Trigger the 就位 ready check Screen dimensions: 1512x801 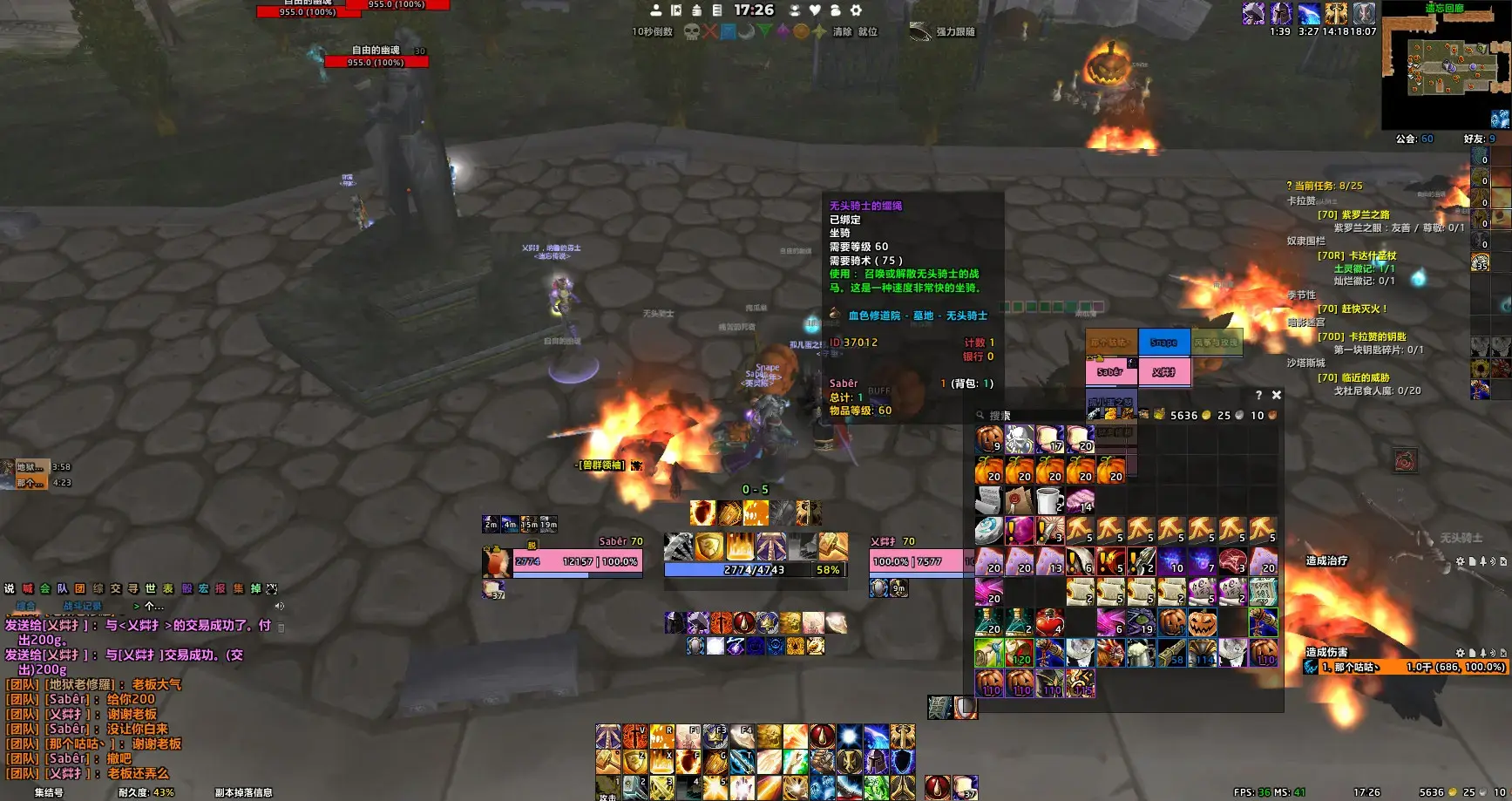pos(868,32)
